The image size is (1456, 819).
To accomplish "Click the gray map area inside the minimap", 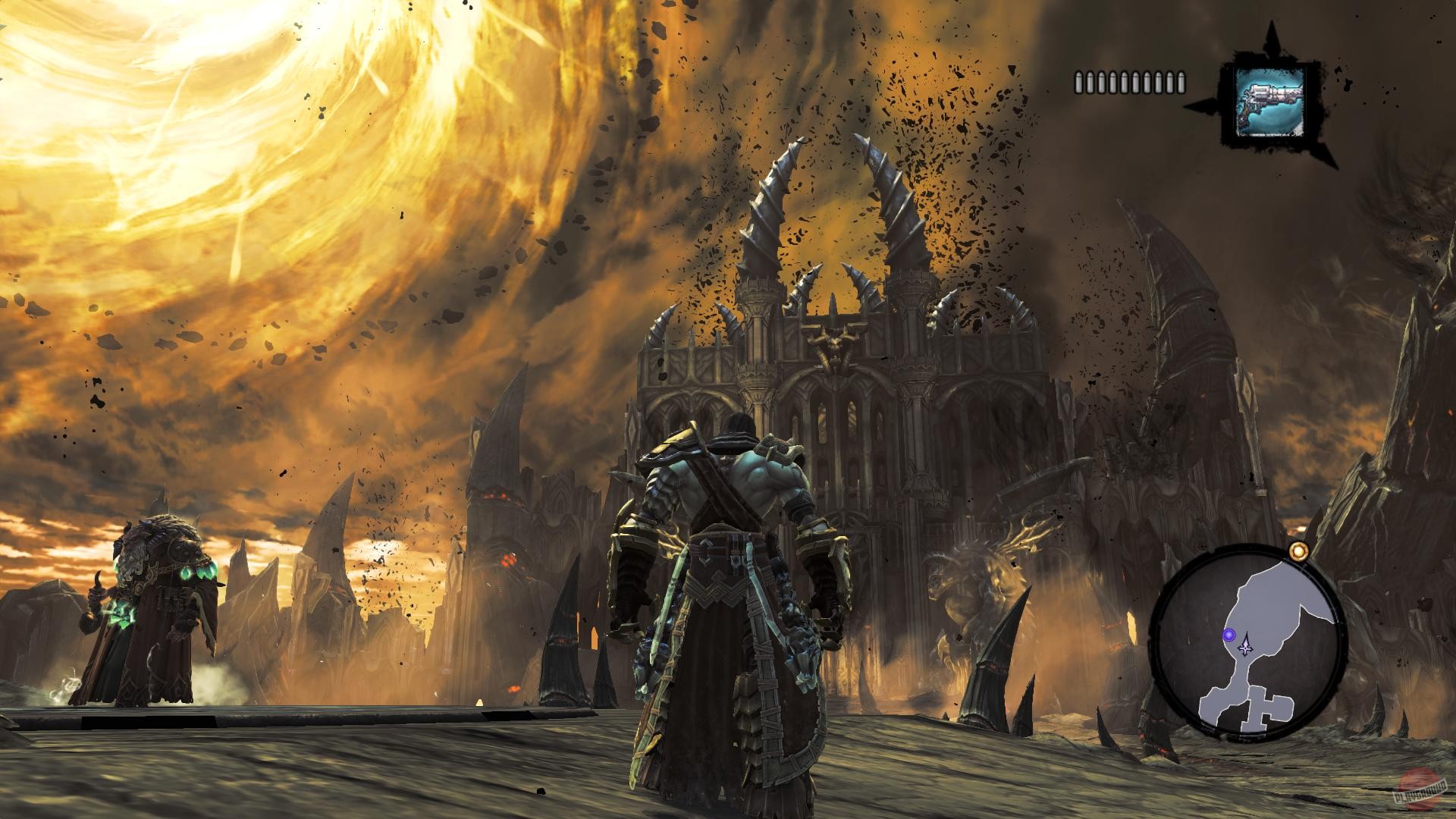I will pyautogui.click(x=1265, y=598).
